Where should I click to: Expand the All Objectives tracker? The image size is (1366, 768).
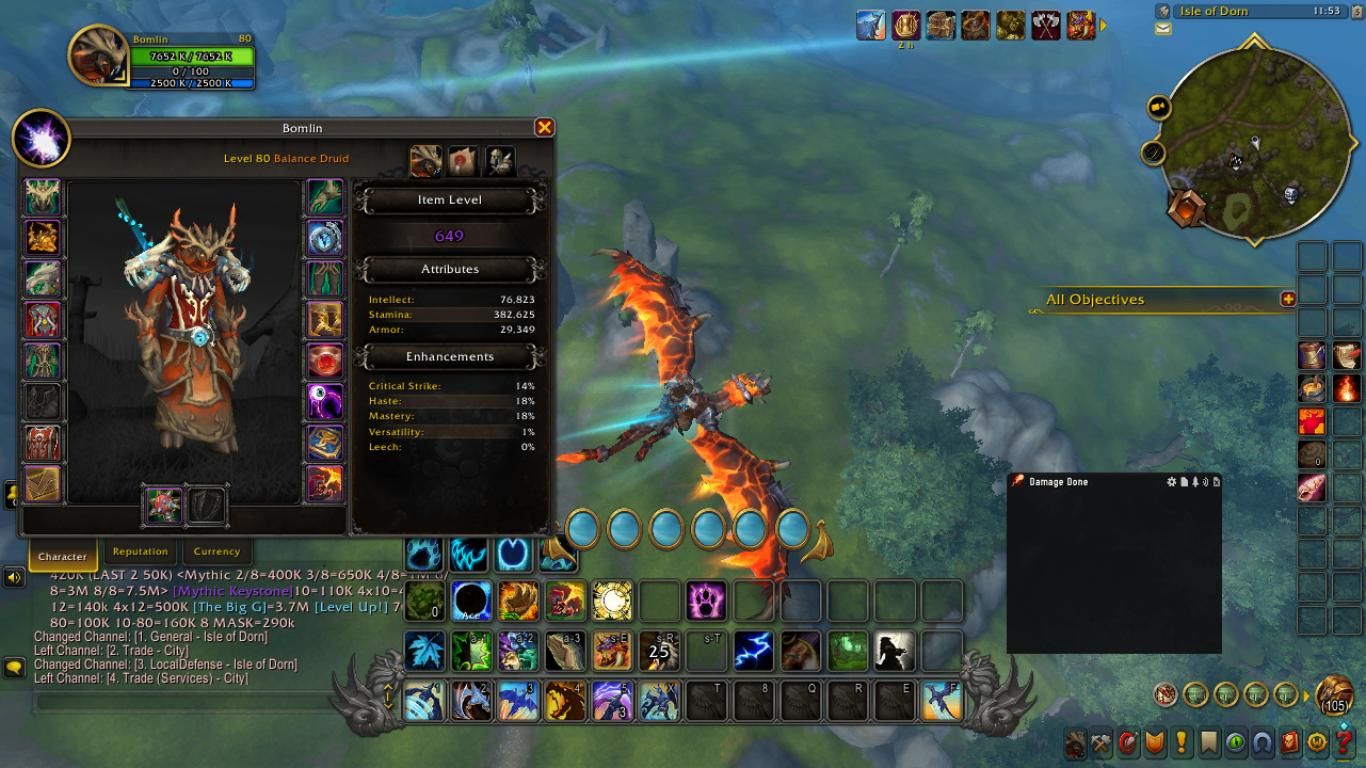(x=1288, y=299)
